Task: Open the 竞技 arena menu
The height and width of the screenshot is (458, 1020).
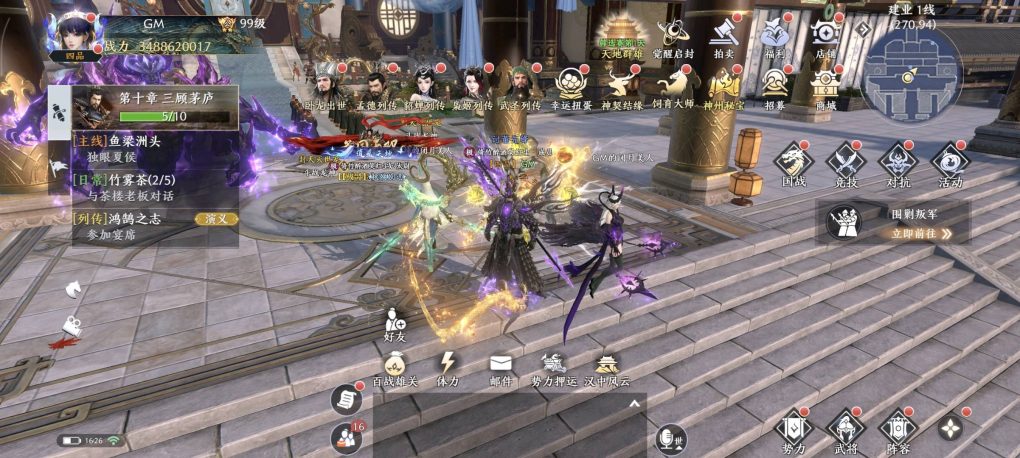Action: point(846,163)
